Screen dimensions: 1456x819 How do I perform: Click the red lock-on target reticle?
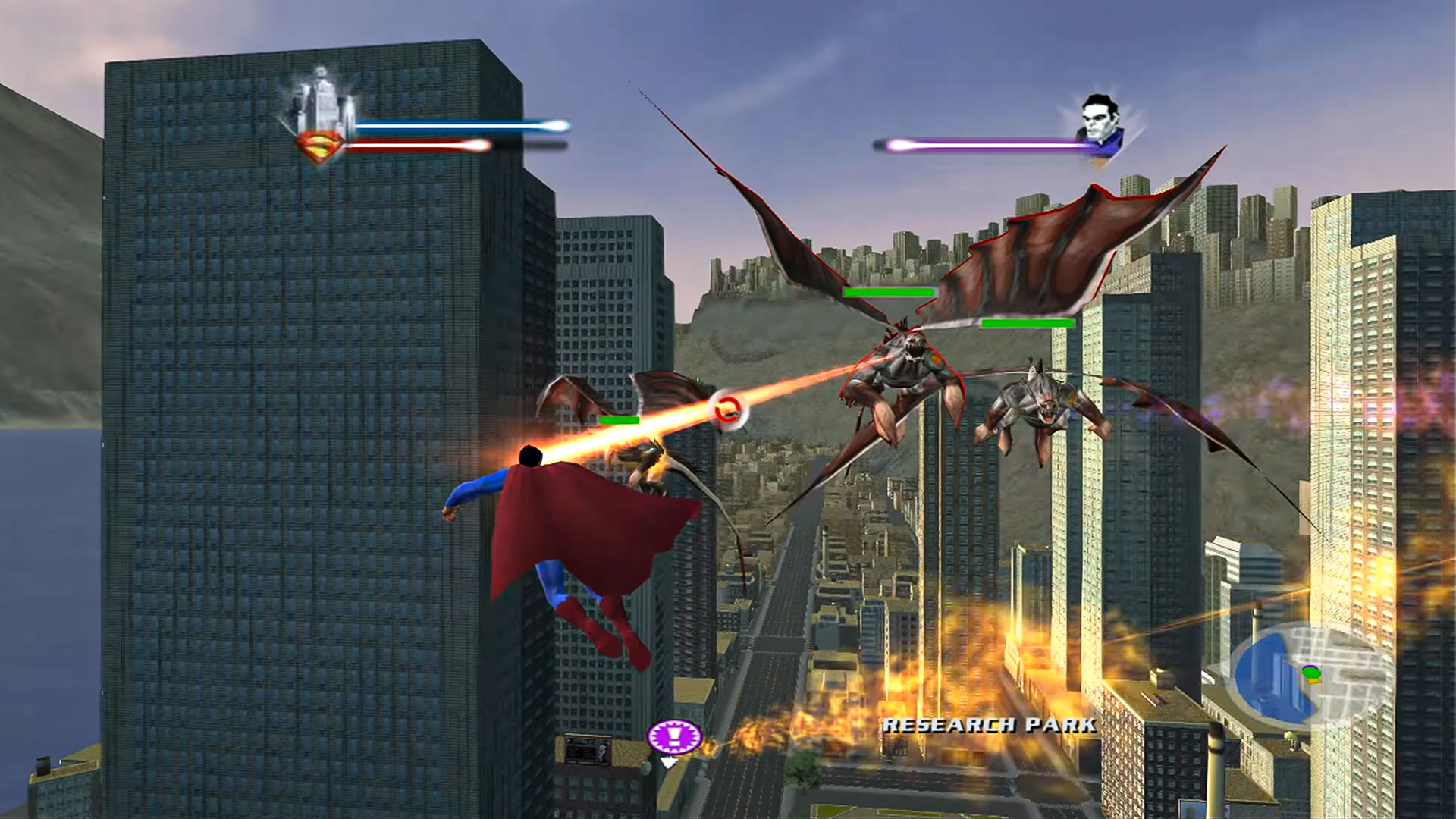tap(728, 409)
